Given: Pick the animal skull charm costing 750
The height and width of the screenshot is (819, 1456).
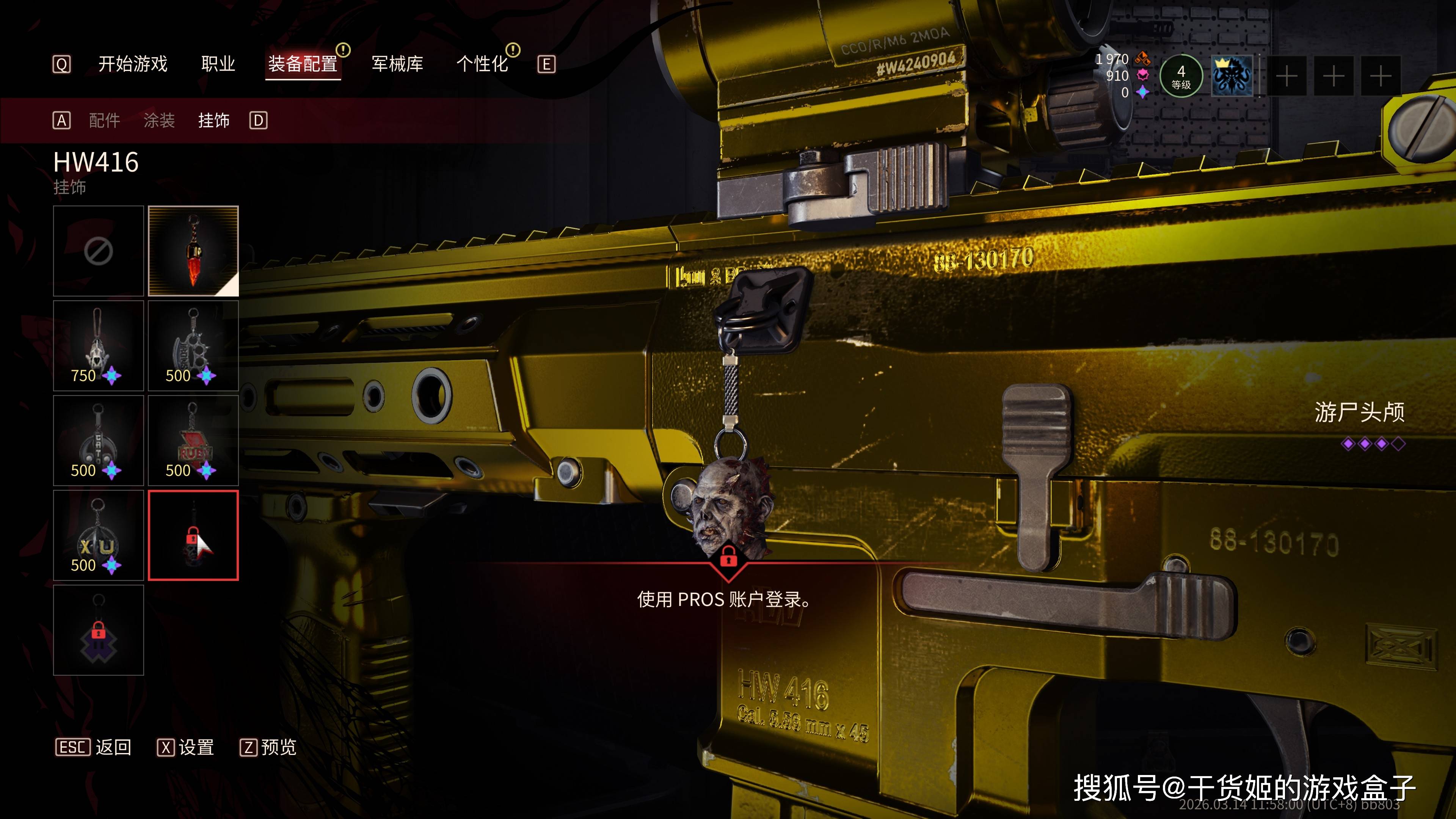Looking at the screenshot, I should (x=98, y=345).
